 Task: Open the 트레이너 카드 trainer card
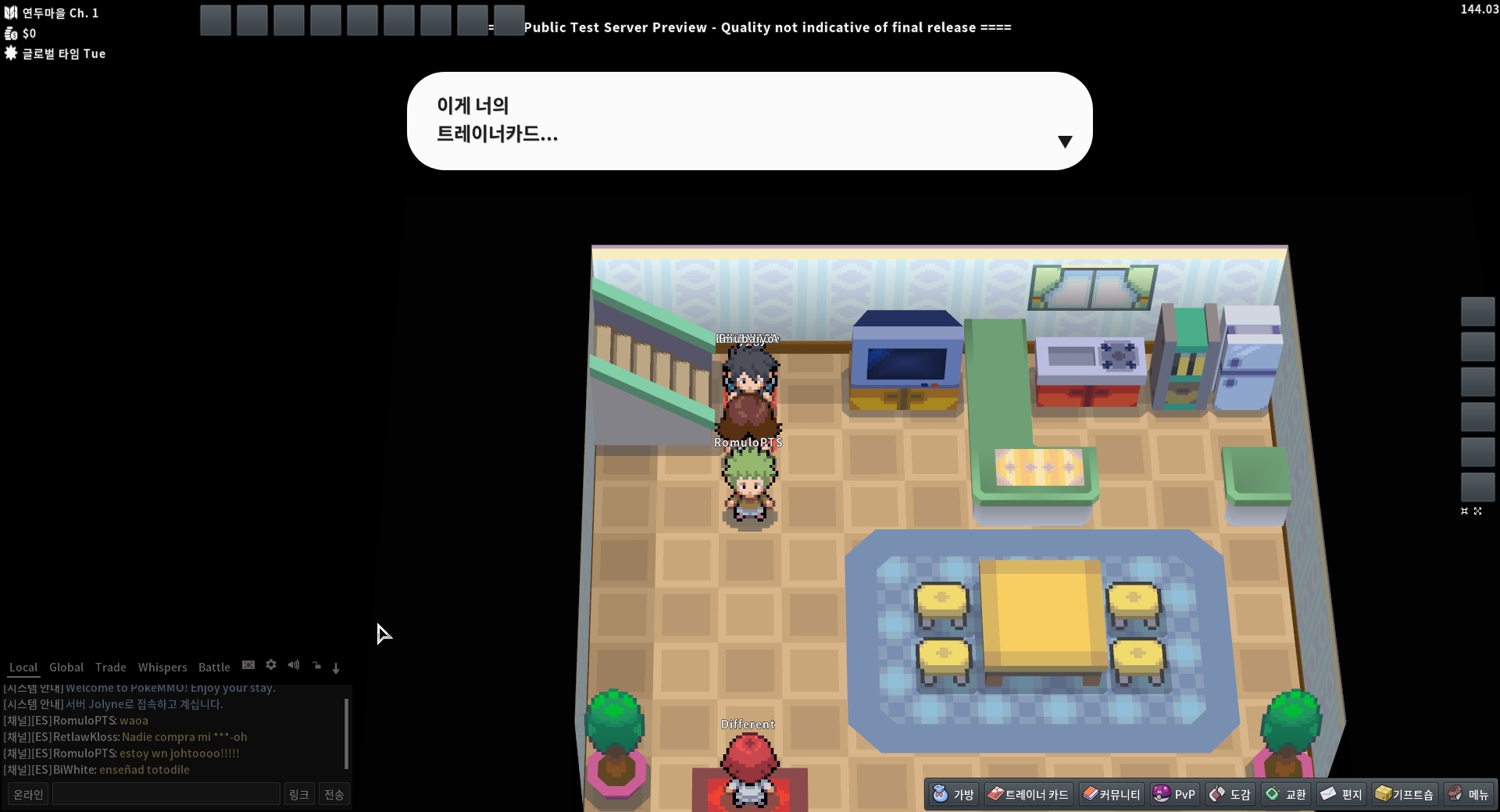pyautogui.click(x=1028, y=794)
